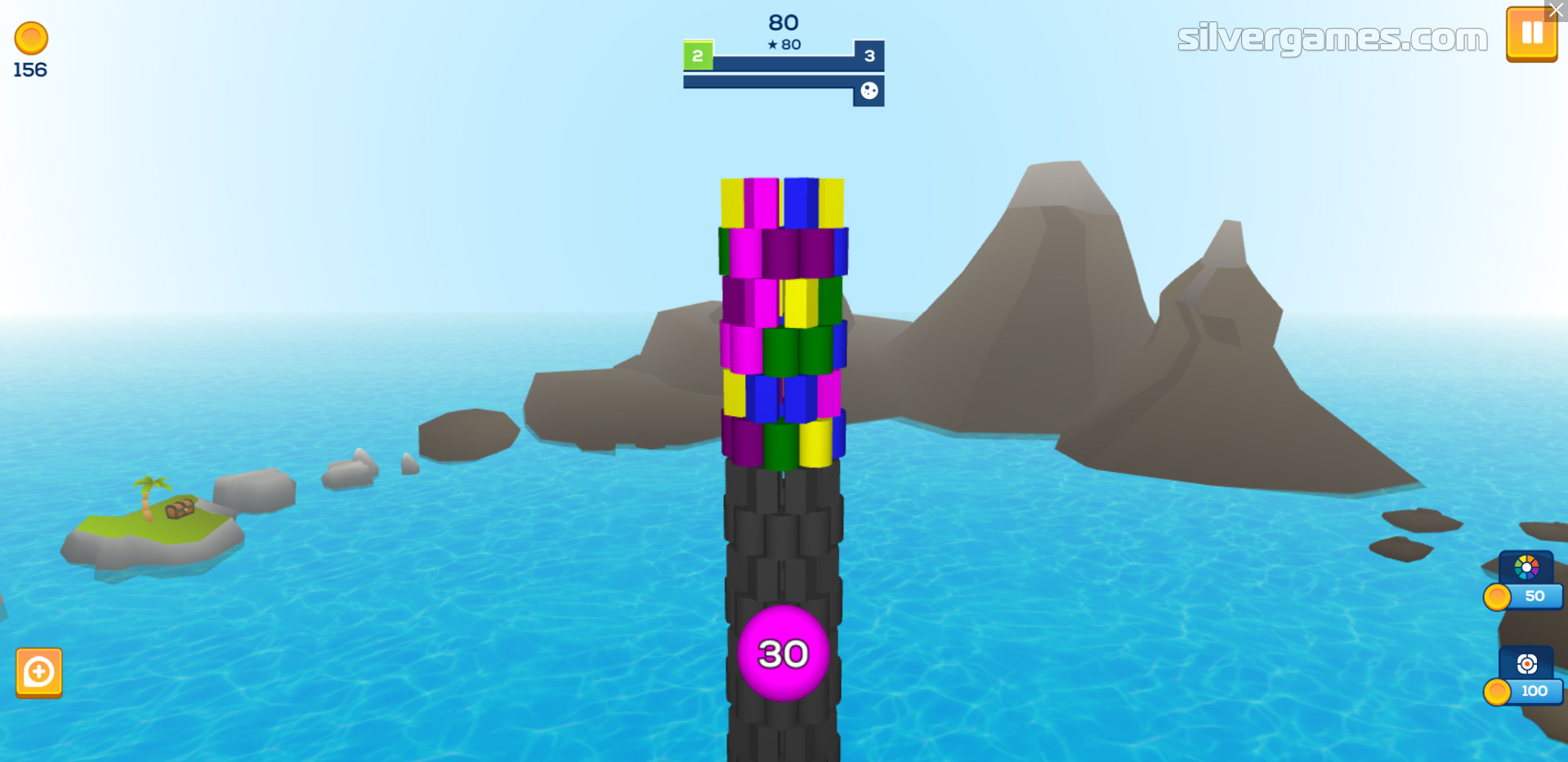Image resolution: width=1568 pixels, height=762 pixels.
Task: Buy the color wheel power-up for 50 coins
Action: pyautogui.click(x=1526, y=581)
